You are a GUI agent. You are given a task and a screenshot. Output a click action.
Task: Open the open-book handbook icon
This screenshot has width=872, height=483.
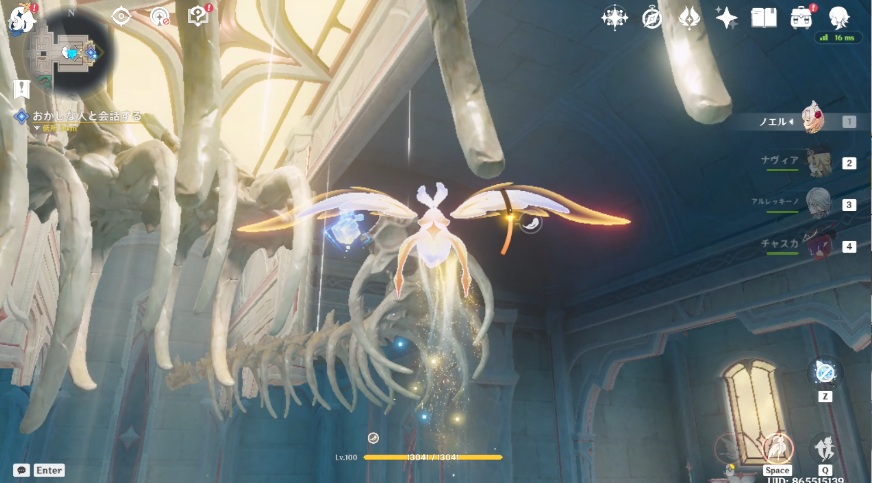pyautogui.click(x=764, y=17)
